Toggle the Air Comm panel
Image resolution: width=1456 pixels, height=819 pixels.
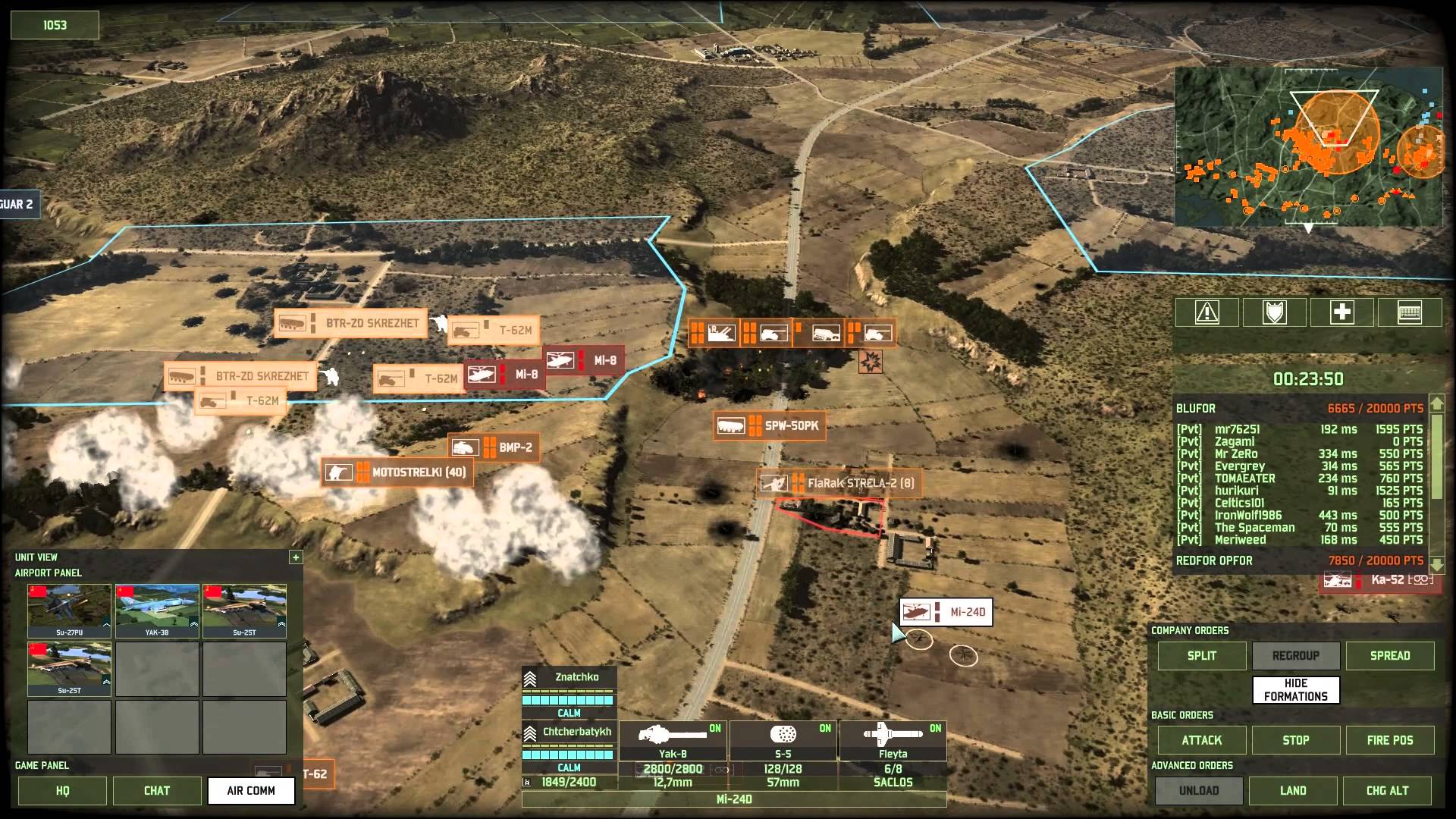pyautogui.click(x=251, y=790)
